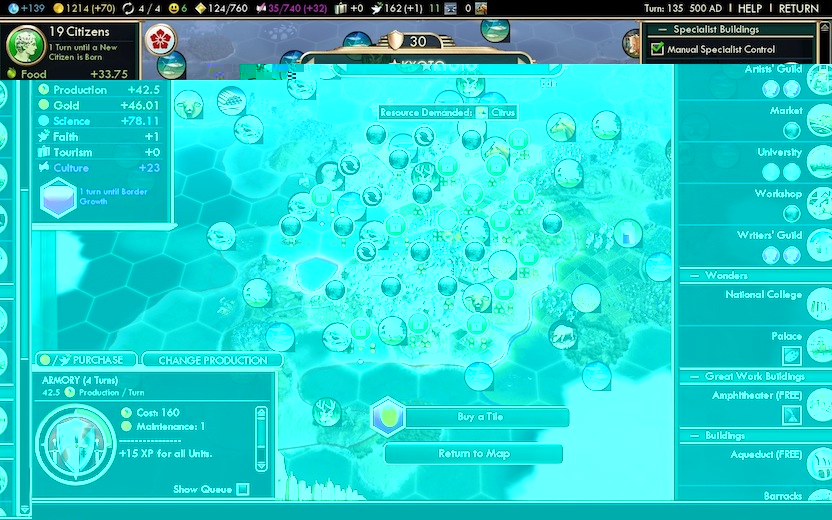Image resolution: width=832 pixels, height=520 pixels.
Task: Choose Buy a Tile
Action: (480, 417)
